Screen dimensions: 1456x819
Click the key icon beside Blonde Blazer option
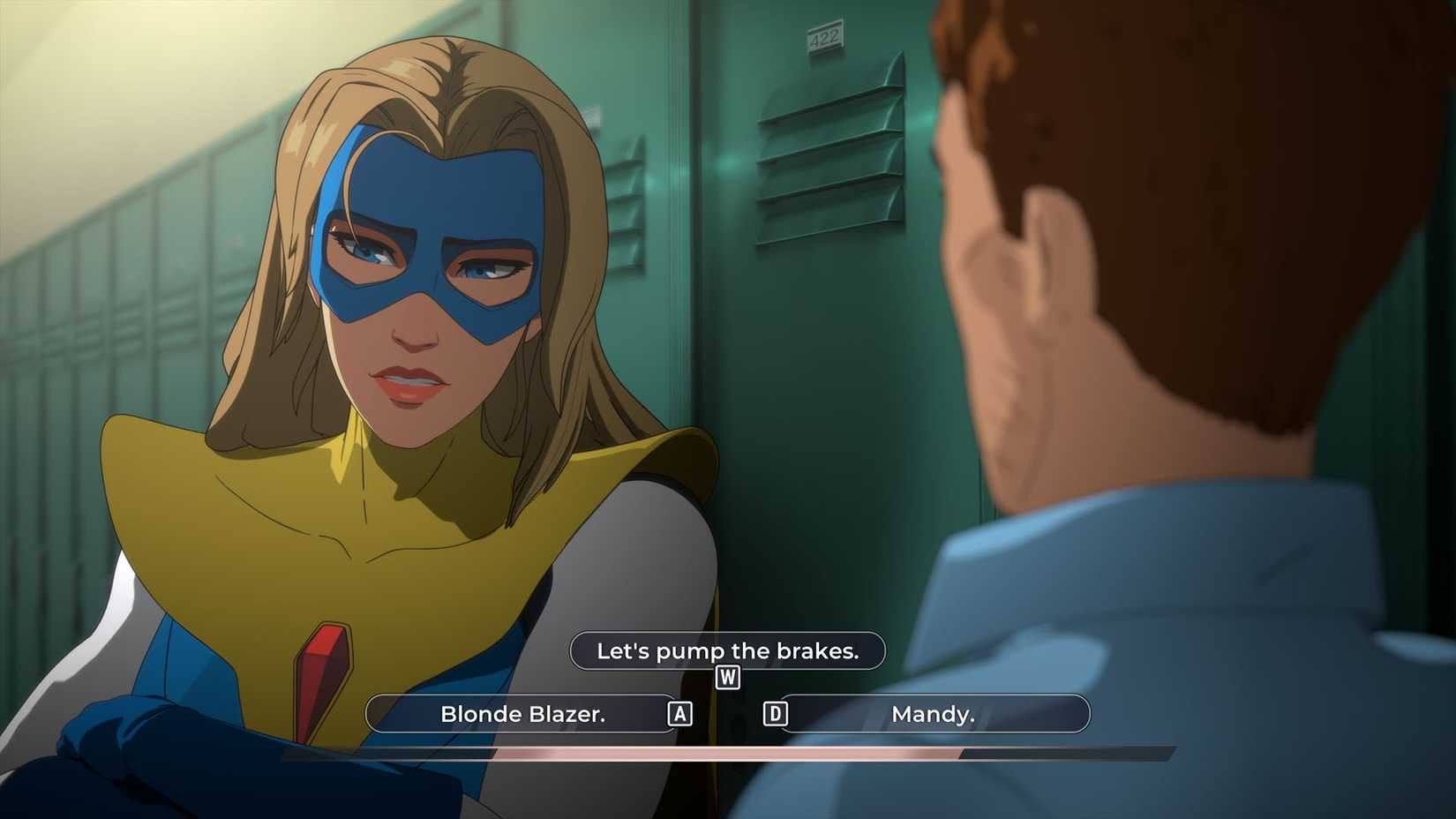(679, 714)
